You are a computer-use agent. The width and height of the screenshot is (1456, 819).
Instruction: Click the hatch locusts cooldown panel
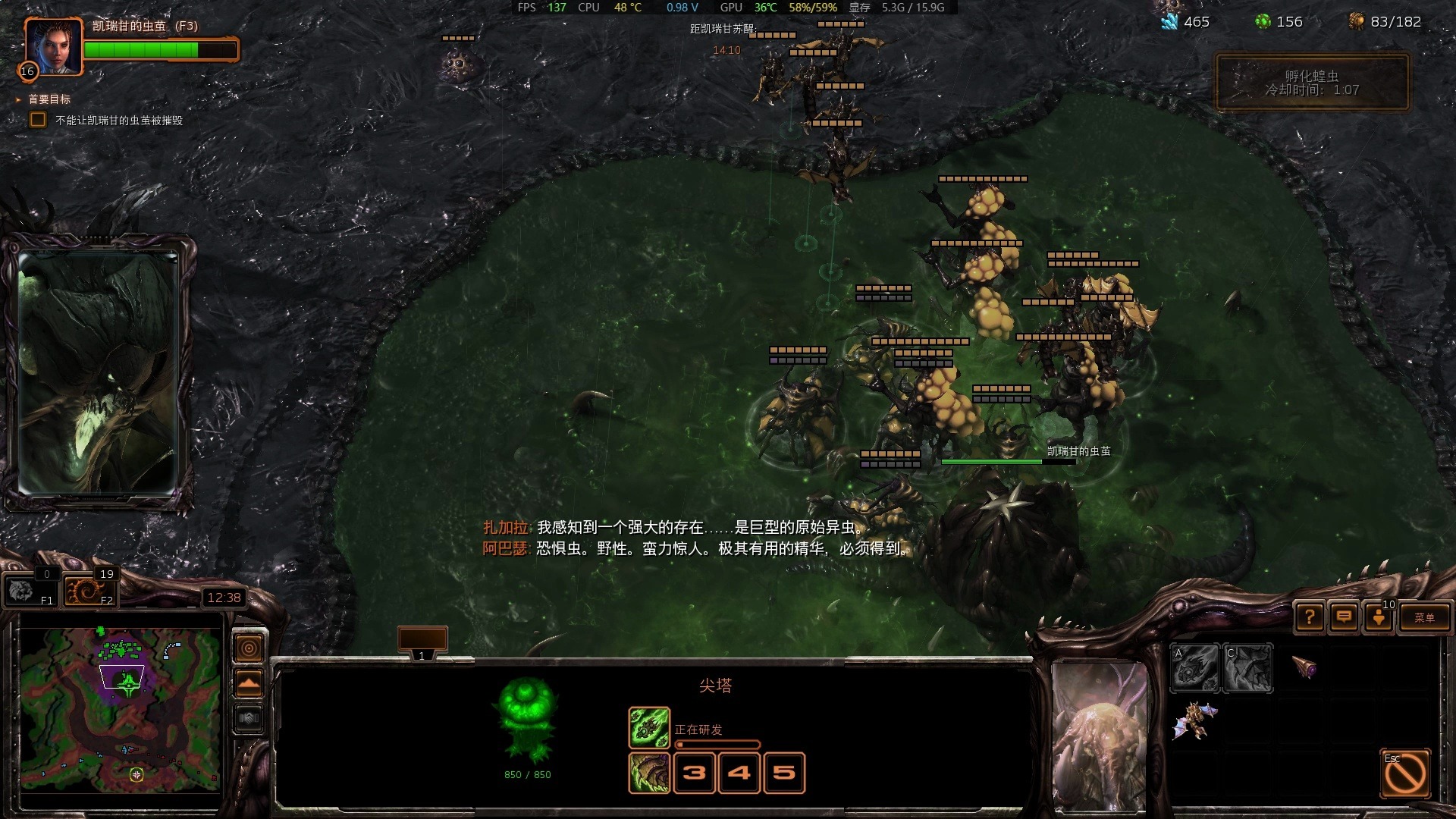(1312, 83)
